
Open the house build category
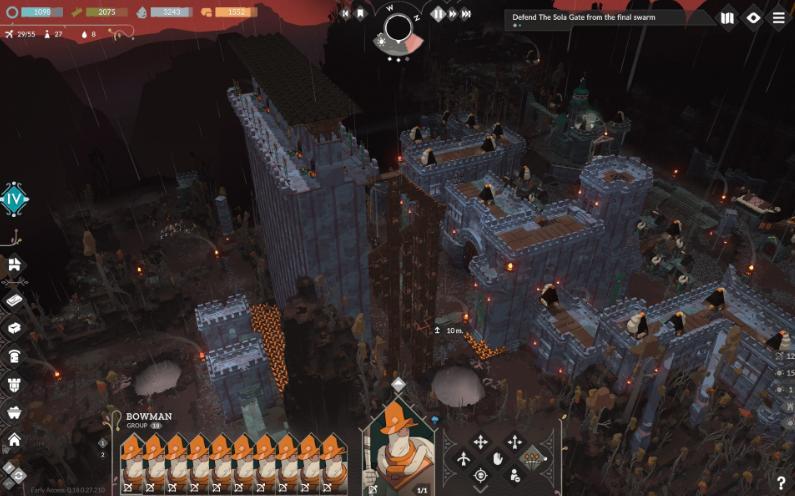(14, 438)
